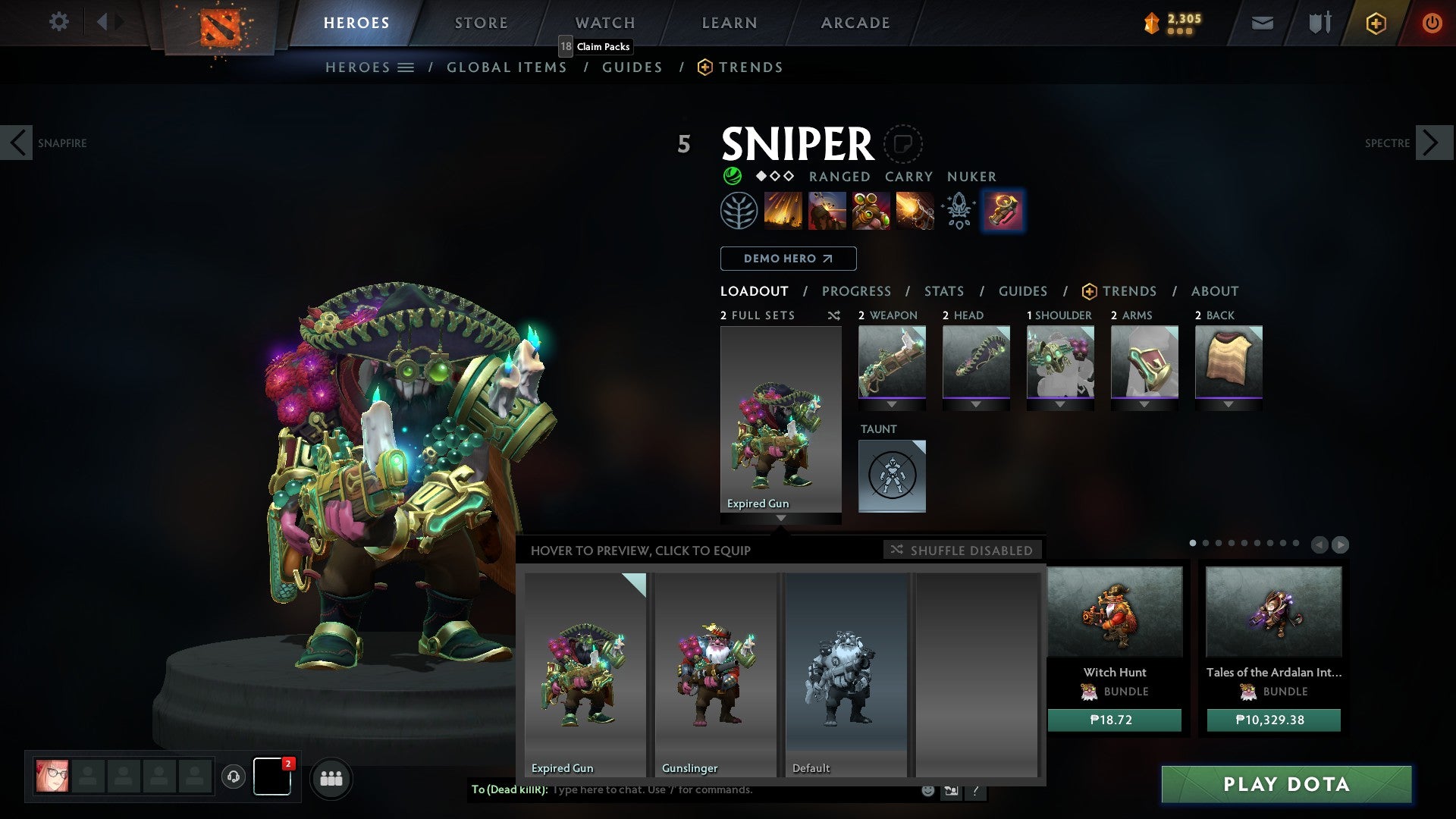Switch to the Store tab
The height and width of the screenshot is (819, 1456).
pos(481,23)
